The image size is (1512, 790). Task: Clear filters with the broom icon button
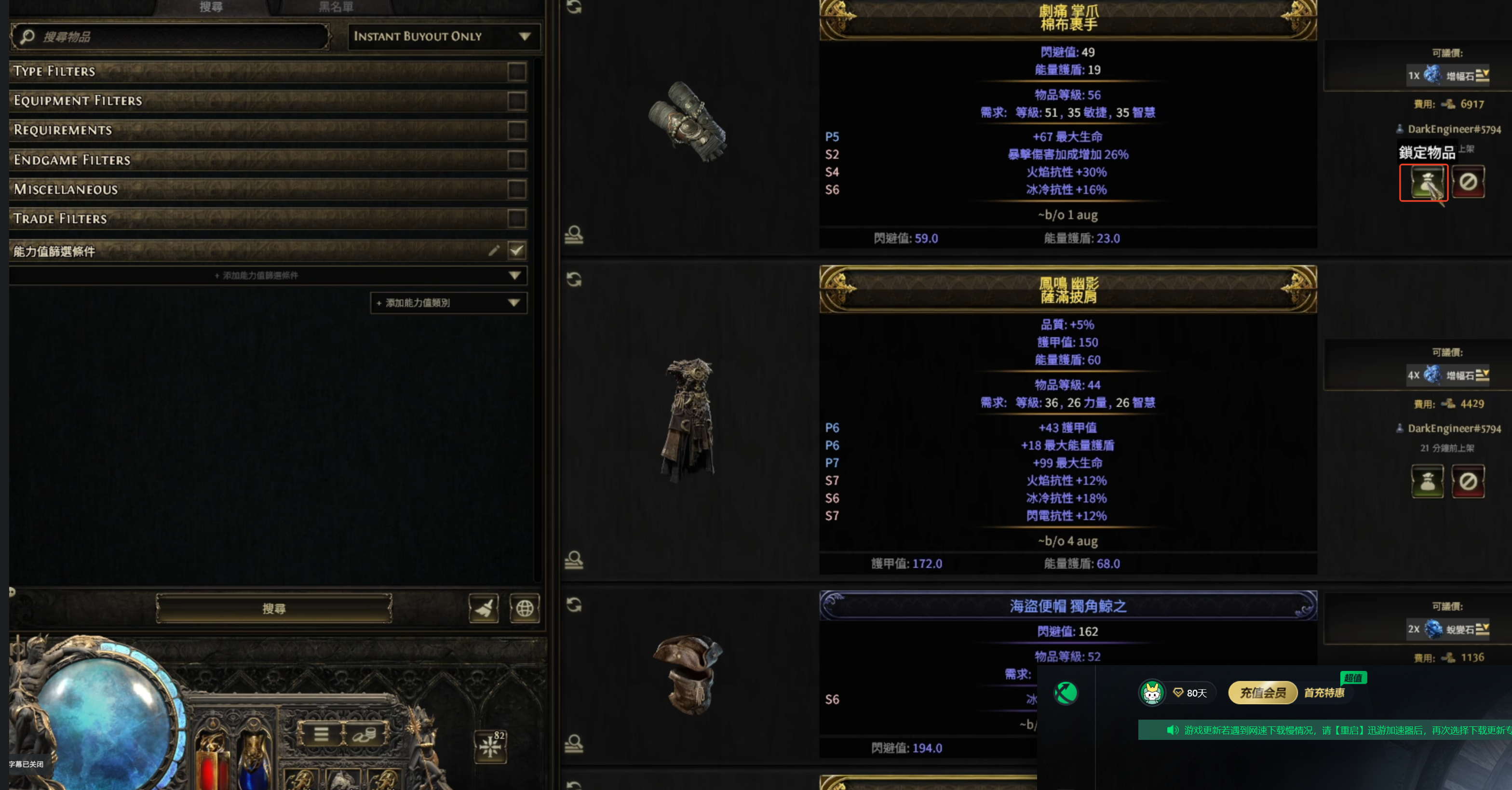(484, 609)
